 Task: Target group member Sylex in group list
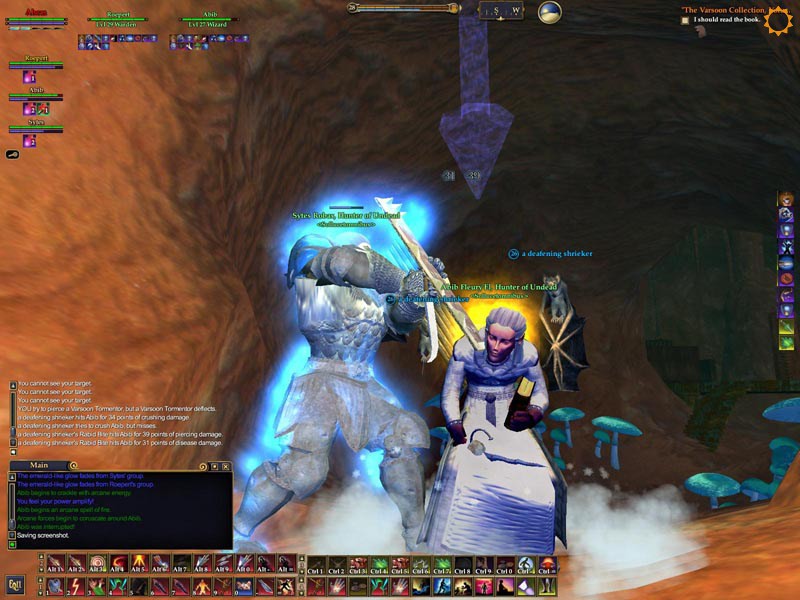[x=36, y=124]
